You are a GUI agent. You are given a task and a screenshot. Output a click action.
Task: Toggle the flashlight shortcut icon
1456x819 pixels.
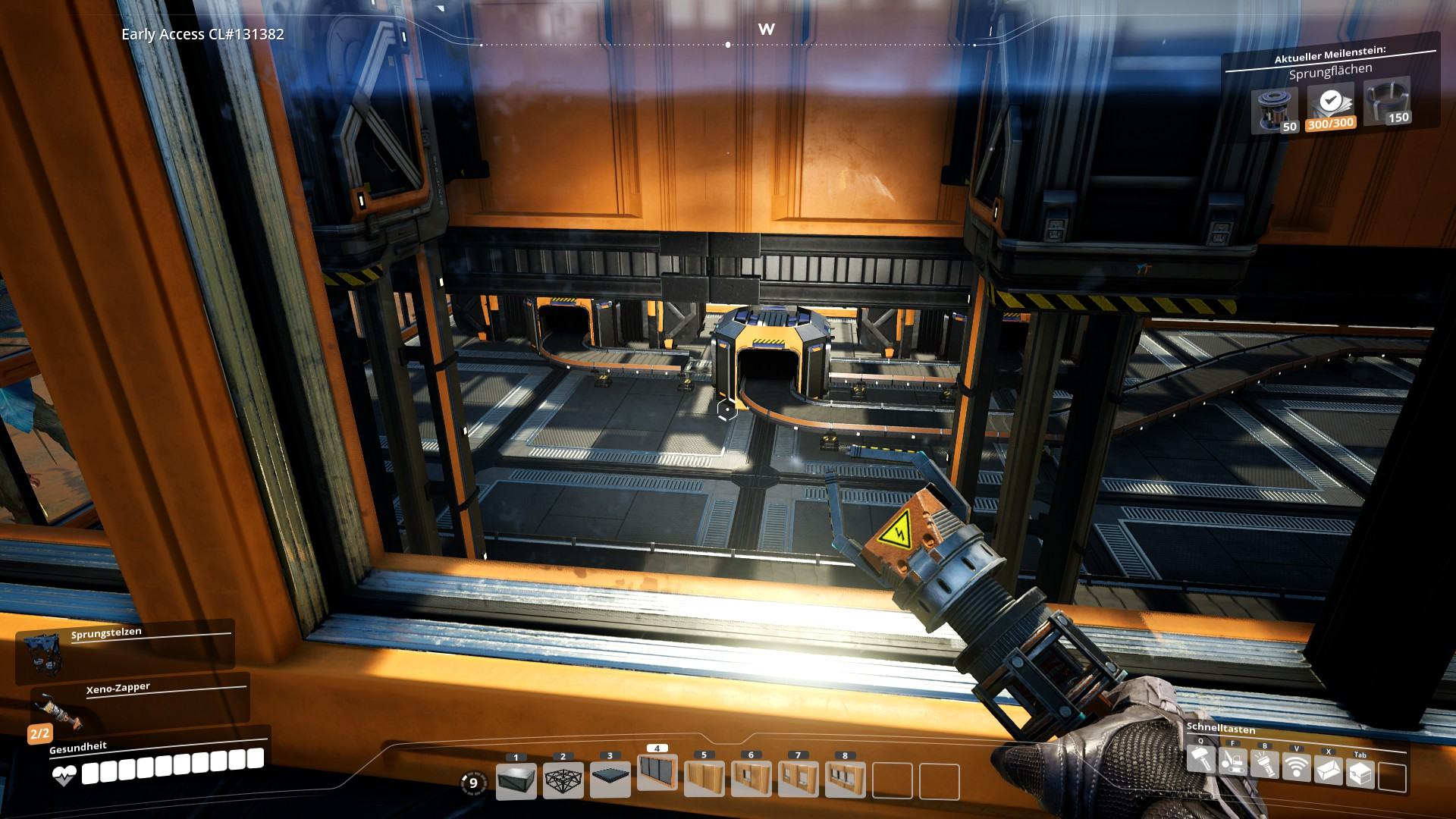coord(1264,765)
